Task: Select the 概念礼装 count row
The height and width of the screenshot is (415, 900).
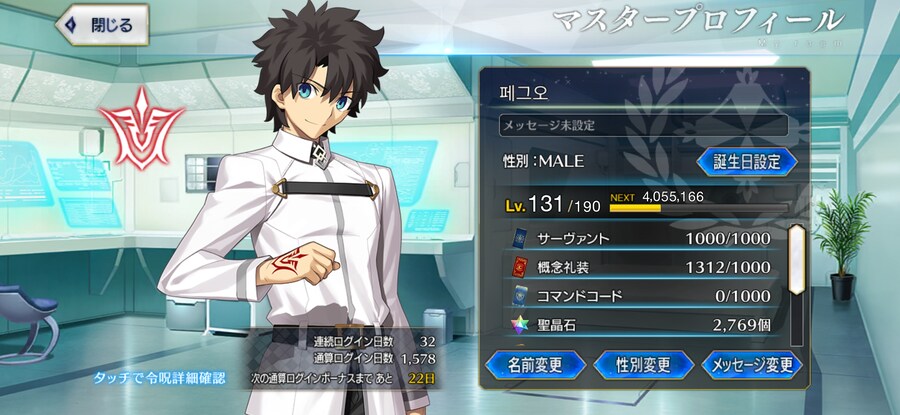Action: coord(640,268)
